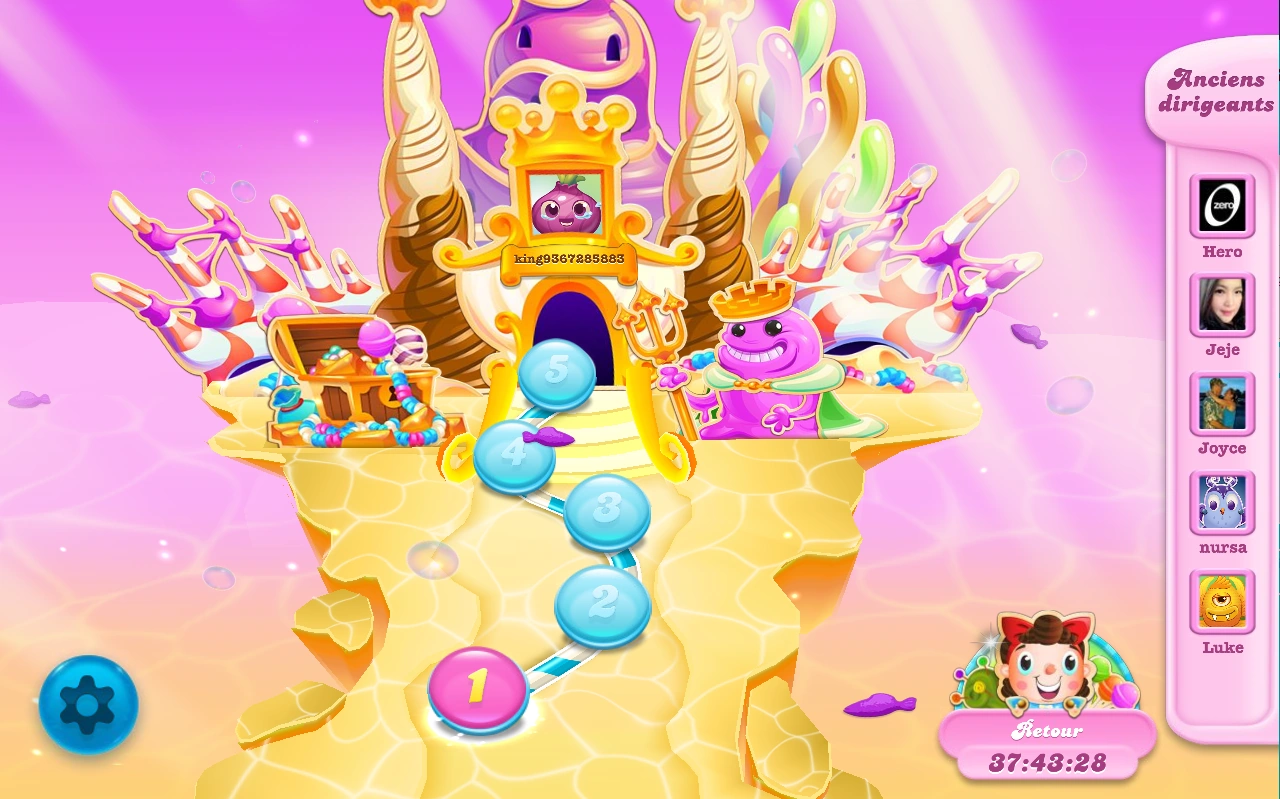Select Joyce's avatar in the leaderboard
Screen dimensions: 1280x799
[1222, 404]
